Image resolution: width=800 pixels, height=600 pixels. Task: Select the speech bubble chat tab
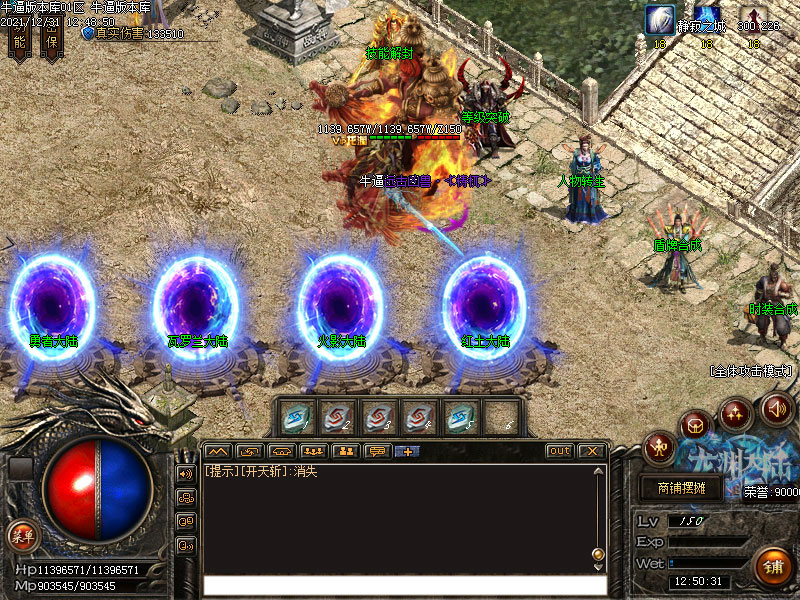pos(377,451)
